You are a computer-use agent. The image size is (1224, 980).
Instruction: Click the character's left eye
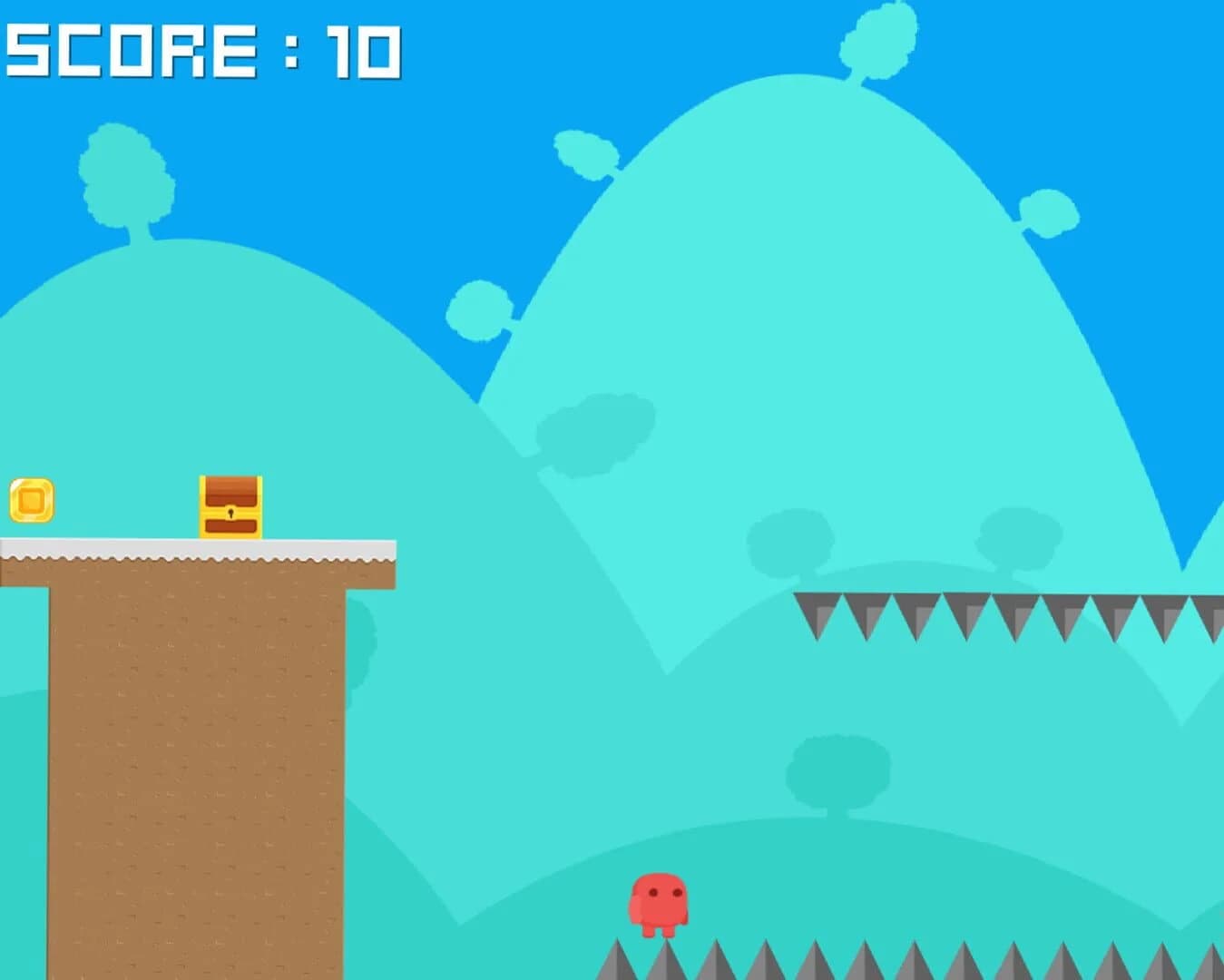click(x=654, y=892)
